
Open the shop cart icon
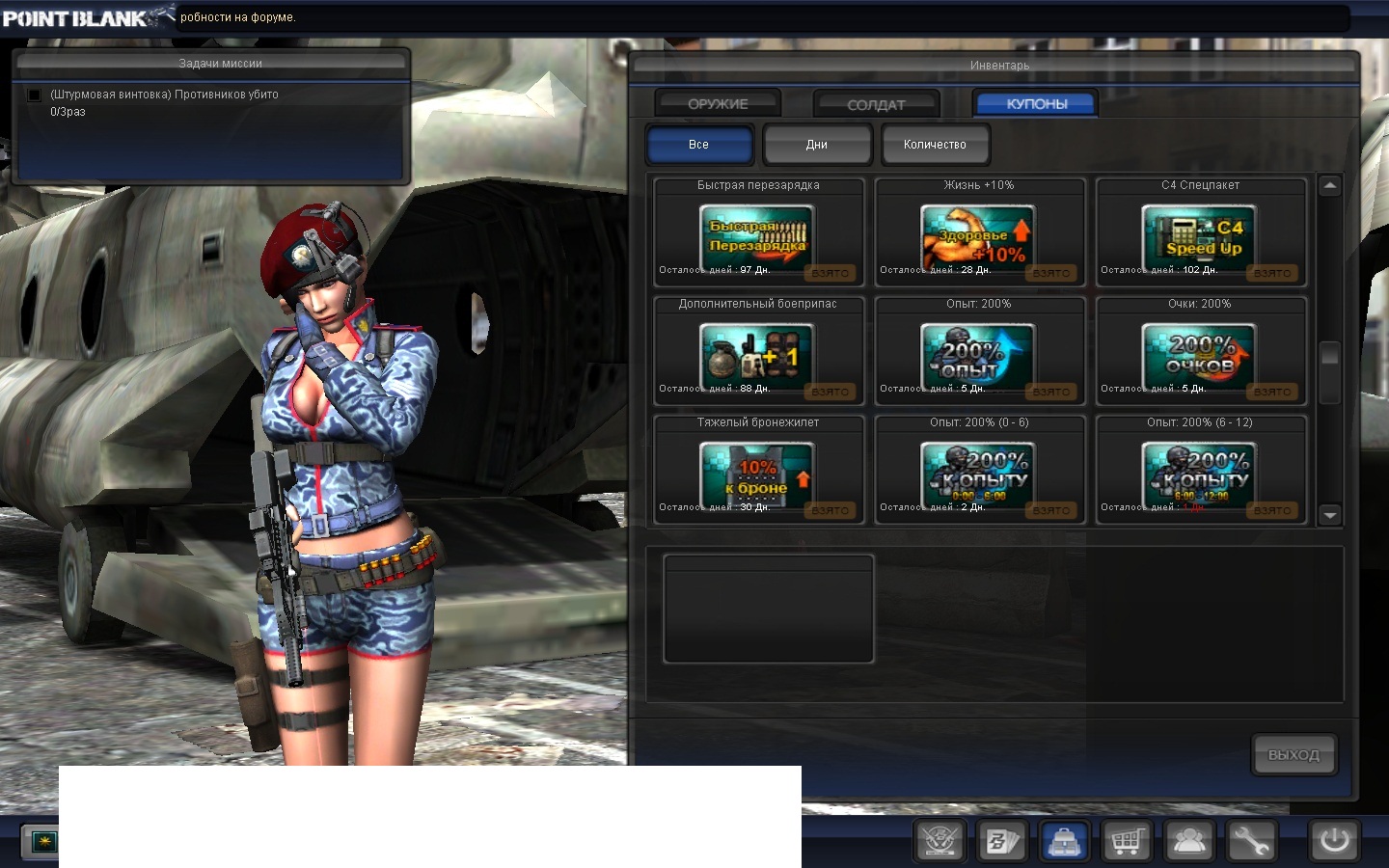1126,841
